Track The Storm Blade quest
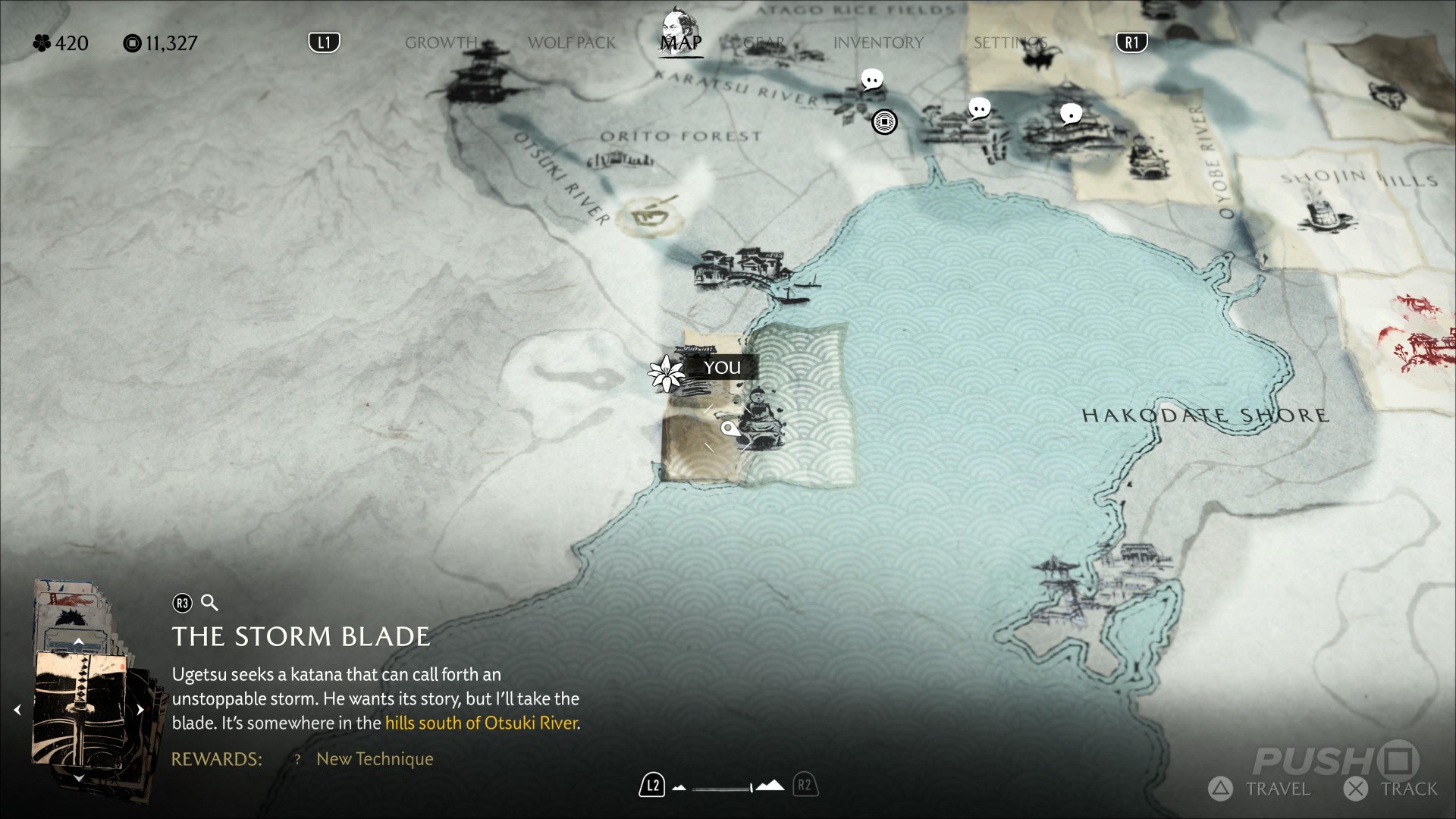 pyautogui.click(x=1392, y=789)
